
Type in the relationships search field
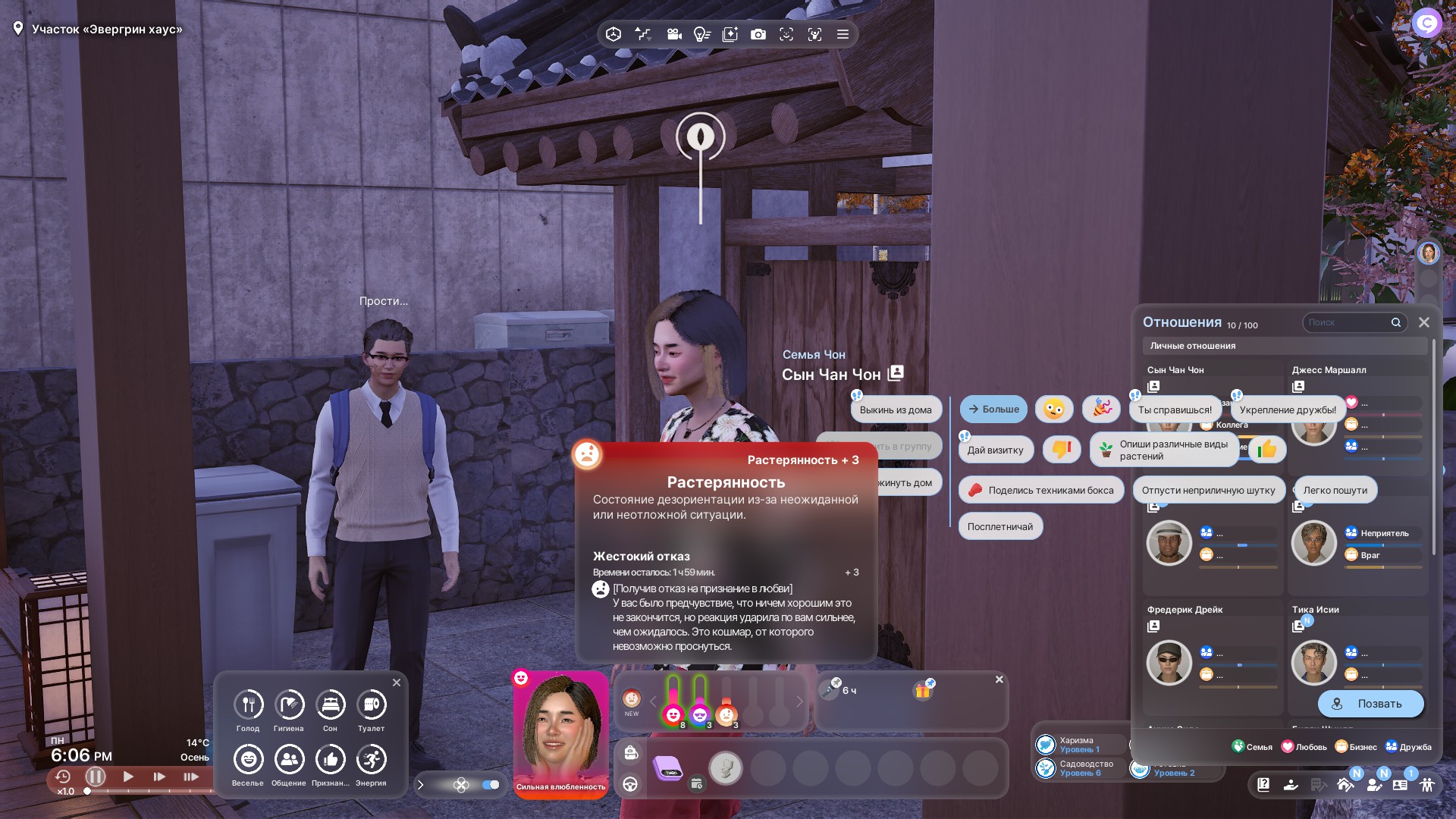tap(1346, 322)
